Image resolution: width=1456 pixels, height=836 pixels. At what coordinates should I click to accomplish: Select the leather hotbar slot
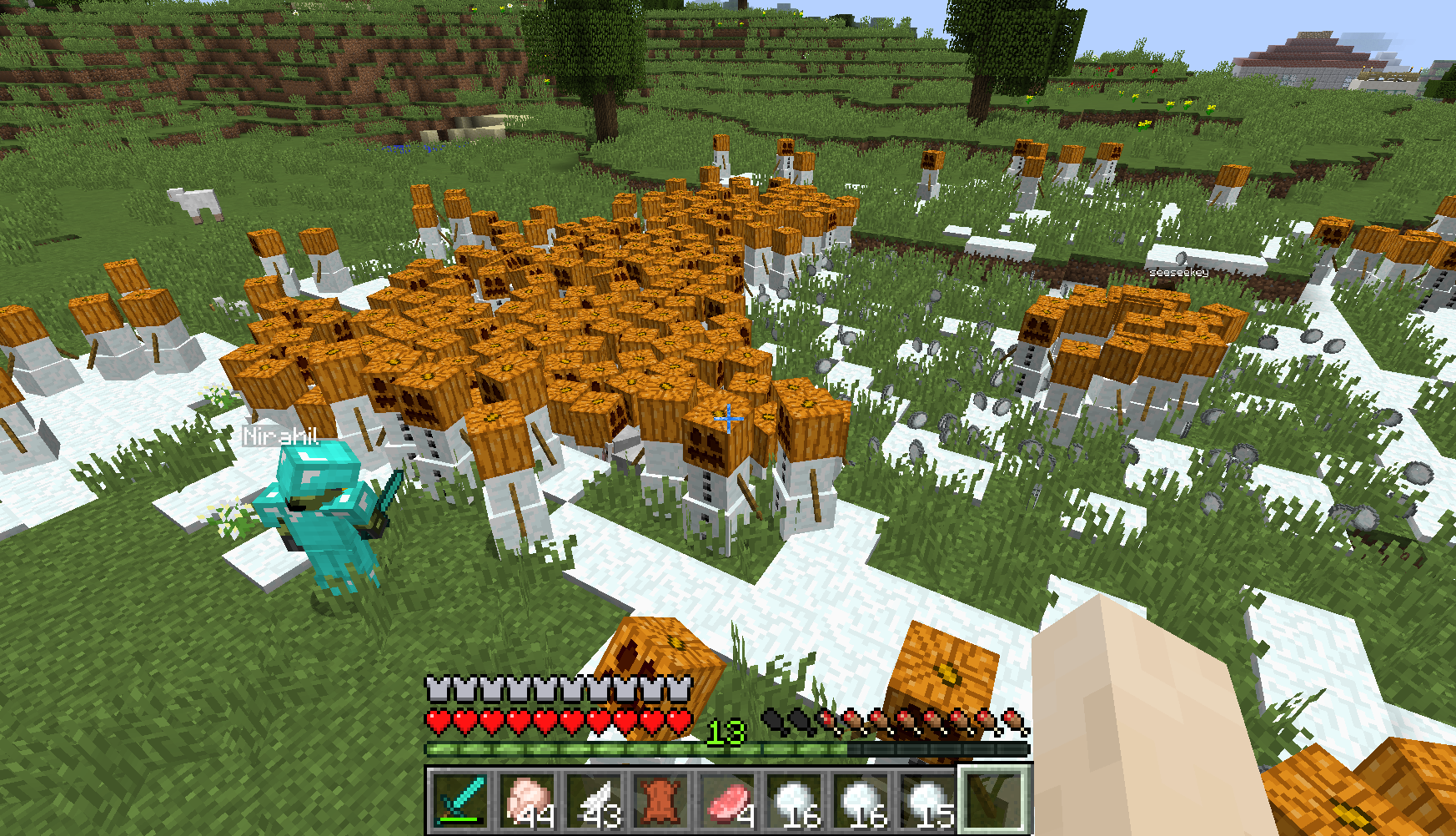click(661, 799)
